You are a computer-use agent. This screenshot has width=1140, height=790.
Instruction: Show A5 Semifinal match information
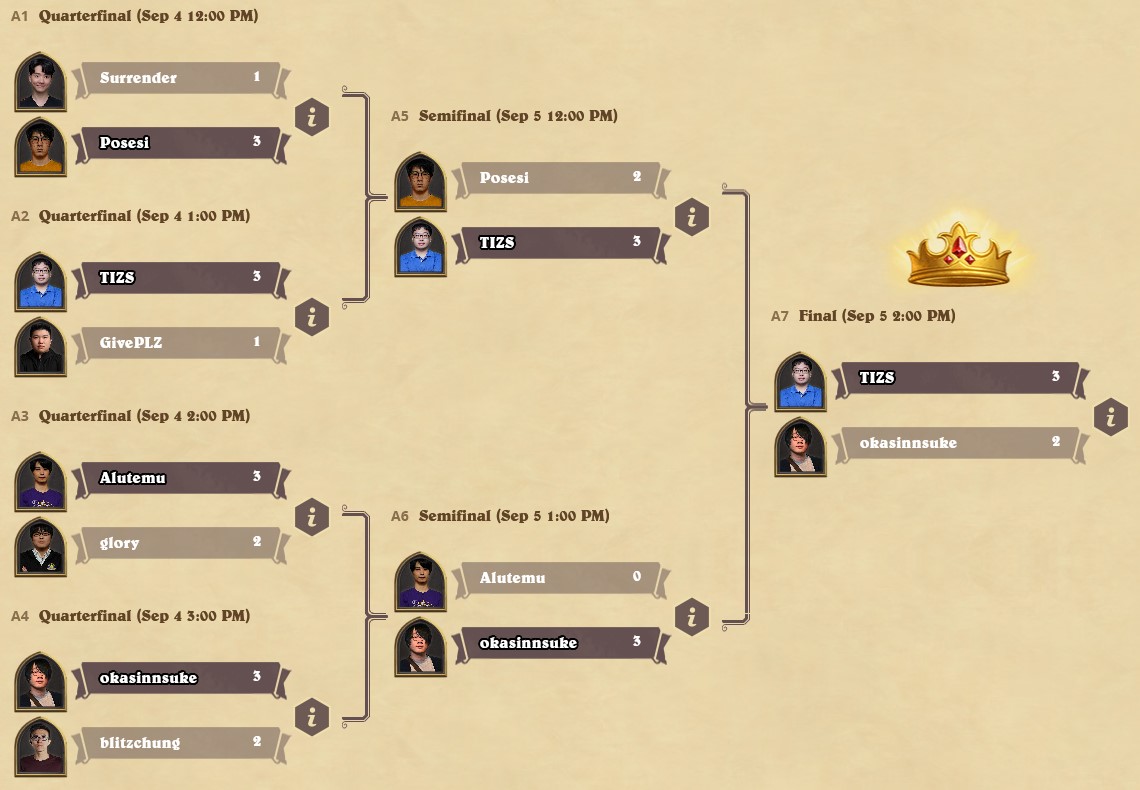coord(692,218)
